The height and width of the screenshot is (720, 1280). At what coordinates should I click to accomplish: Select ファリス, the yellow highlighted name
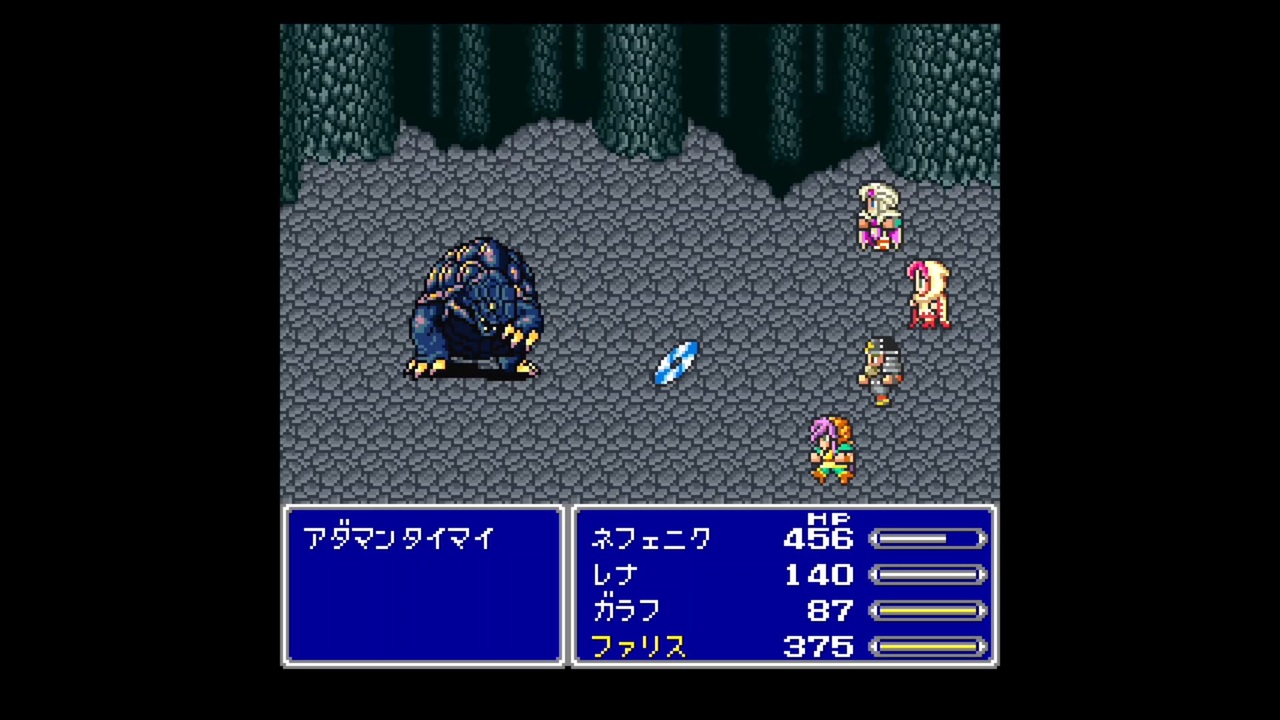click(639, 647)
